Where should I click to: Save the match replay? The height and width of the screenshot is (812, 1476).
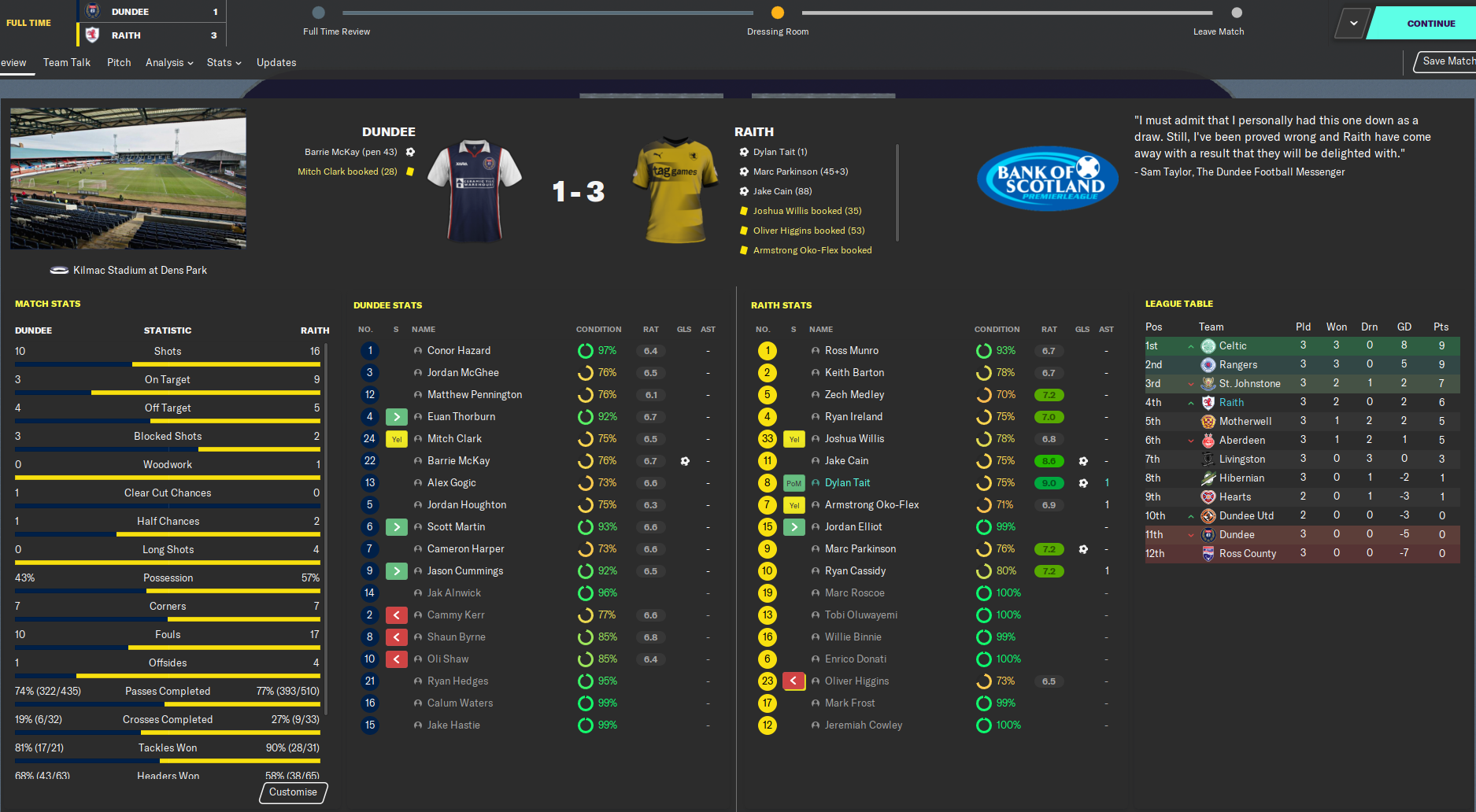pos(1447,61)
